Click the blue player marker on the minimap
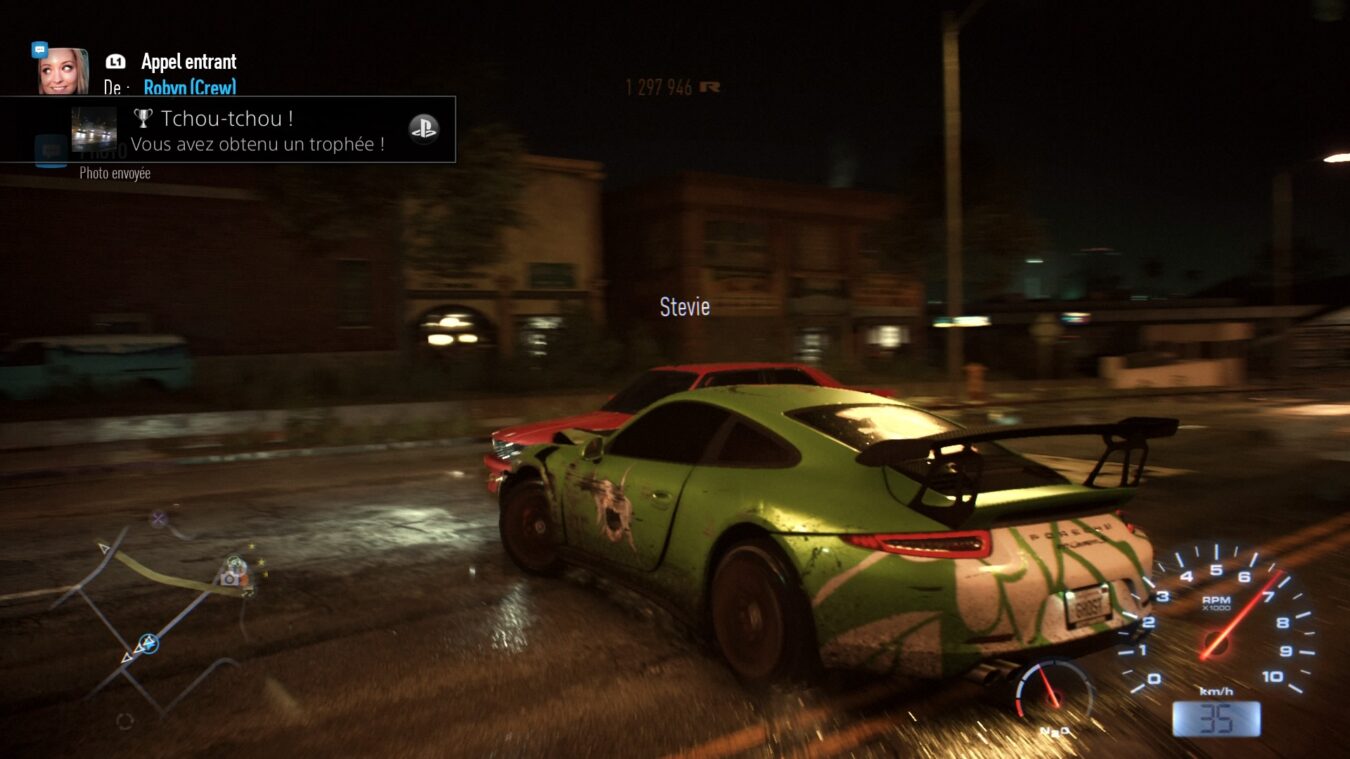1350x759 pixels. [x=148, y=643]
